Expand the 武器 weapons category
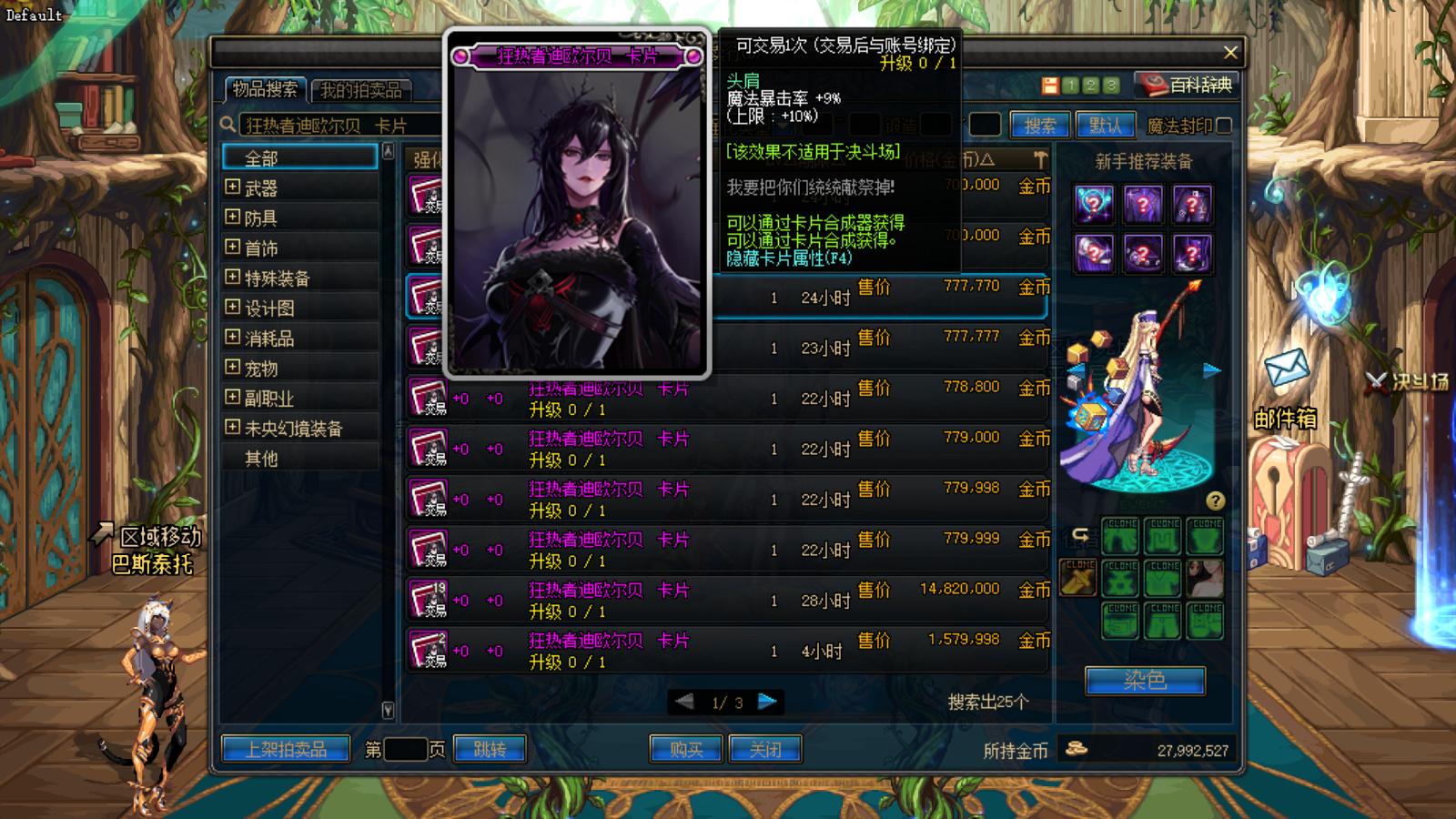Viewport: 1456px width, 819px height. click(x=231, y=188)
